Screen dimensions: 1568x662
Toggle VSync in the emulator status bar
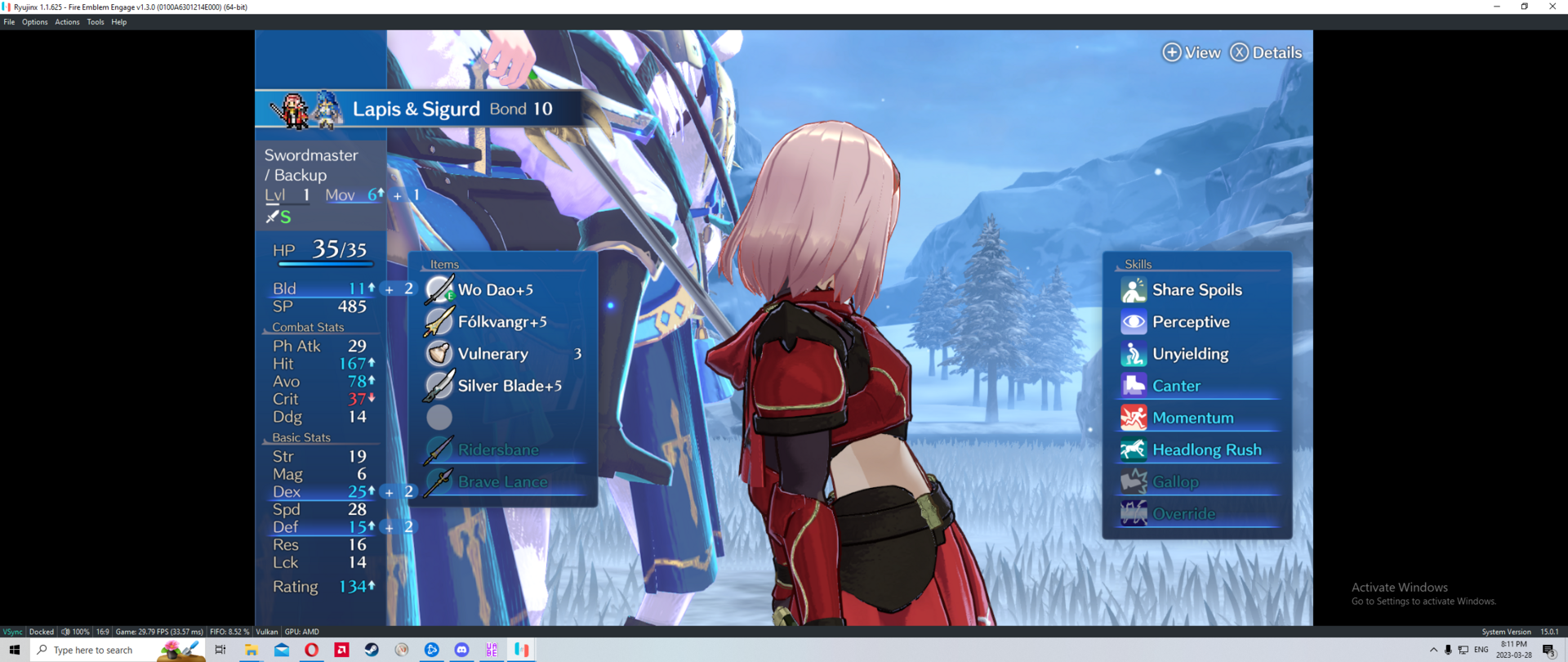(x=12, y=631)
